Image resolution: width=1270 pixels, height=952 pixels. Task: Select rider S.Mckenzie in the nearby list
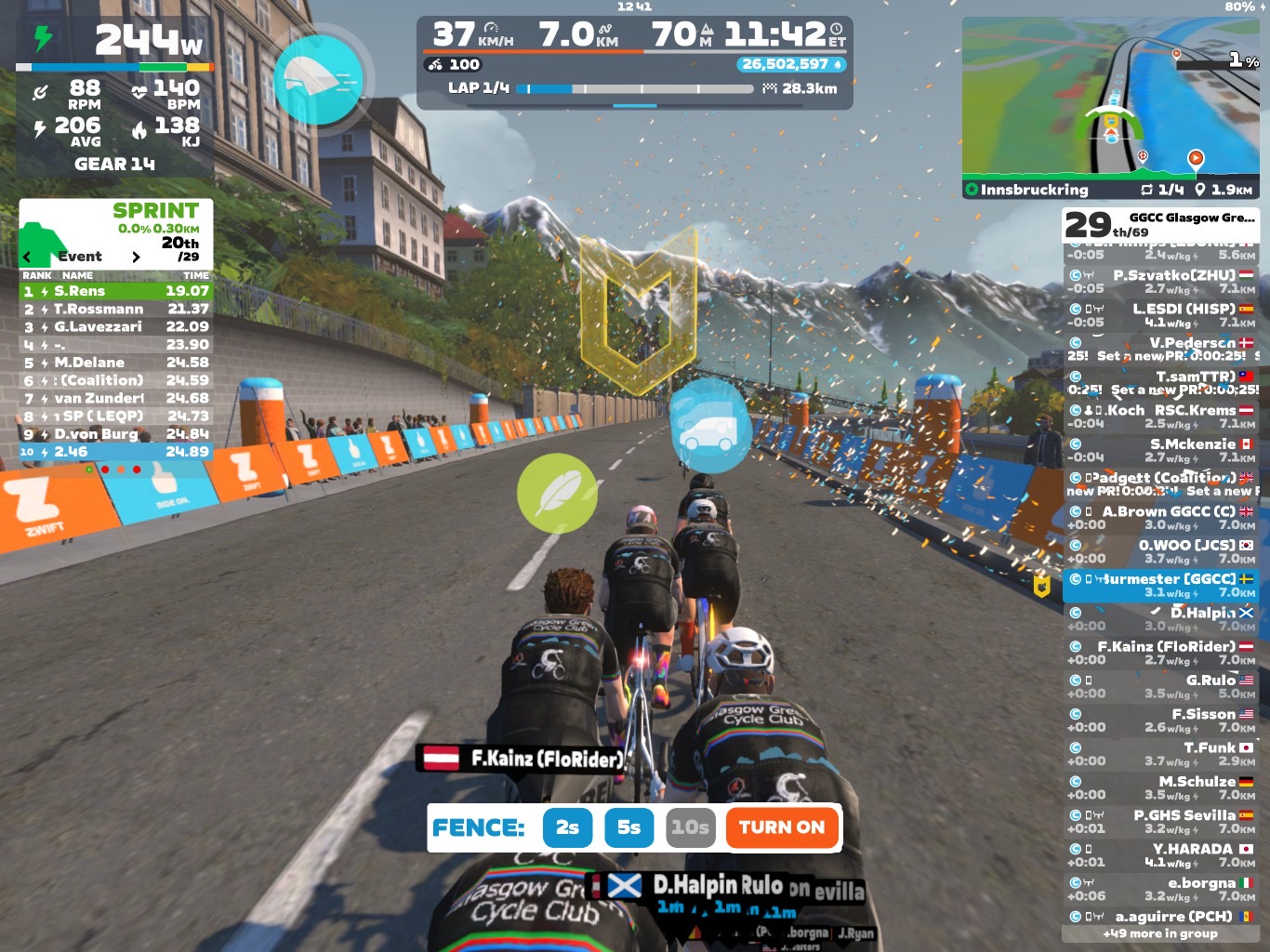click(x=1160, y=450)
